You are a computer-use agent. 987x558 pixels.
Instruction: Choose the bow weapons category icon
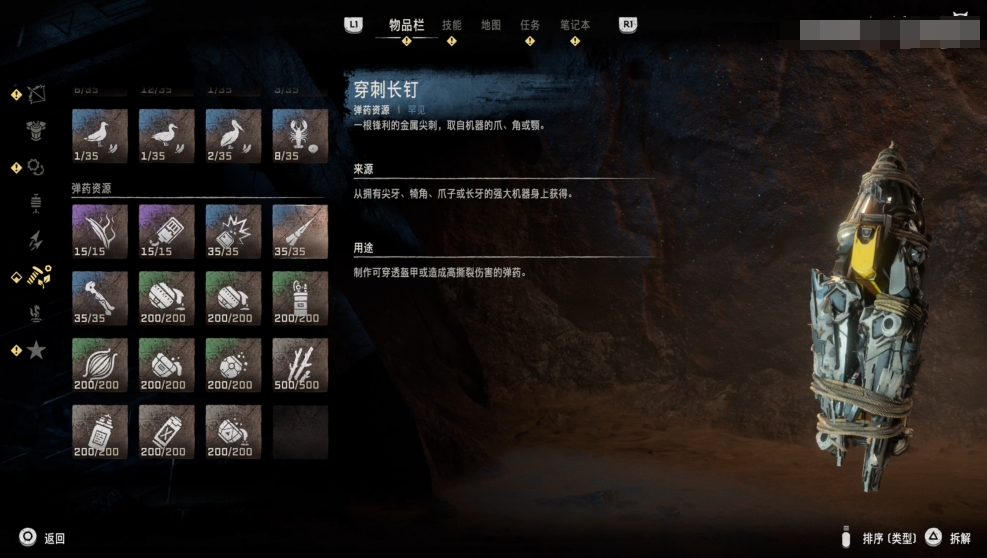(x=36, y=95)
